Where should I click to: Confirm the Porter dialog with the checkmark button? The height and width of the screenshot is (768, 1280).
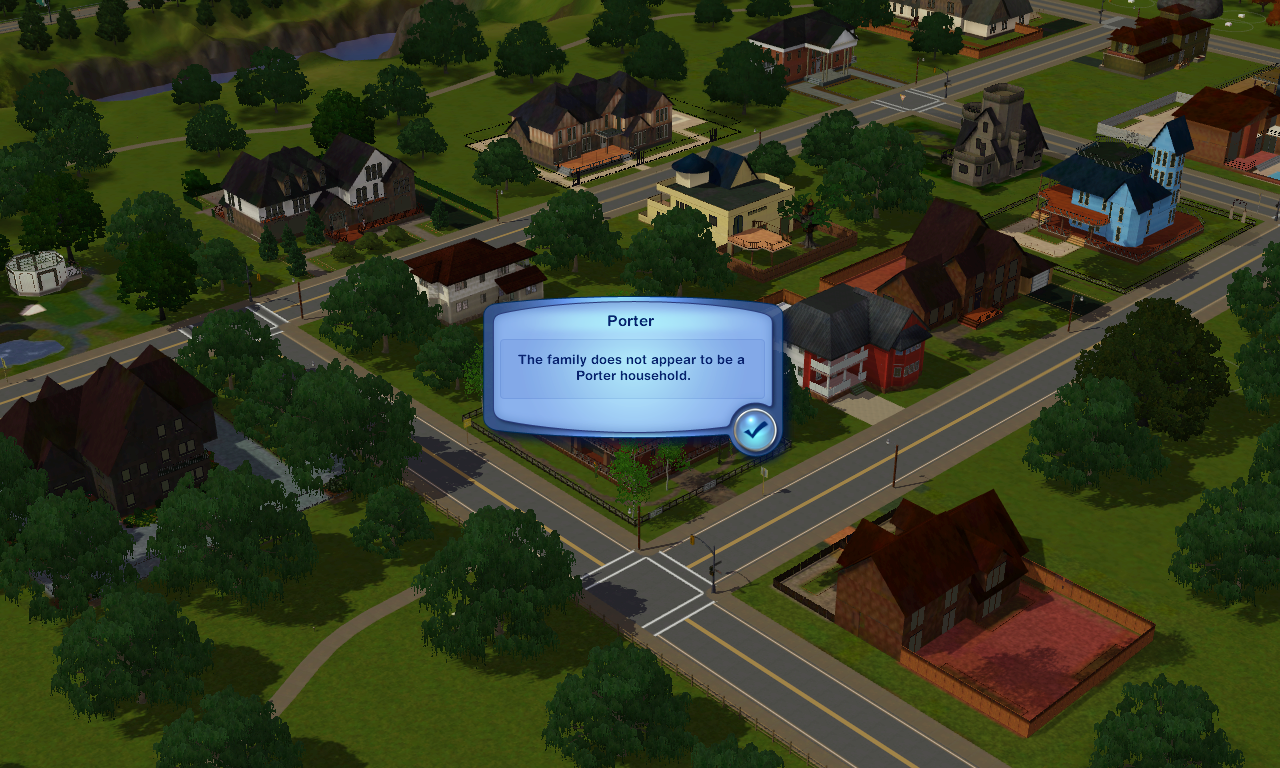point(755,430)
